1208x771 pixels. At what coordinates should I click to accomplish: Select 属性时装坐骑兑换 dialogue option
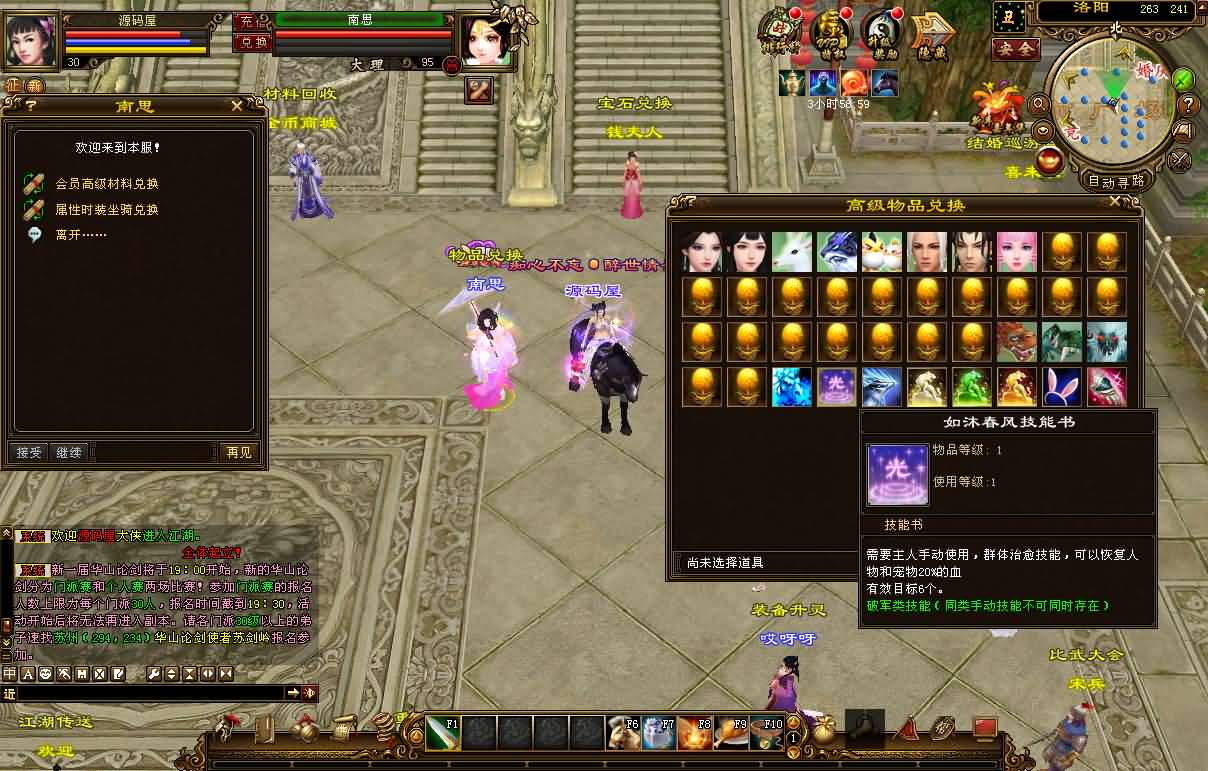coord(107,210)
